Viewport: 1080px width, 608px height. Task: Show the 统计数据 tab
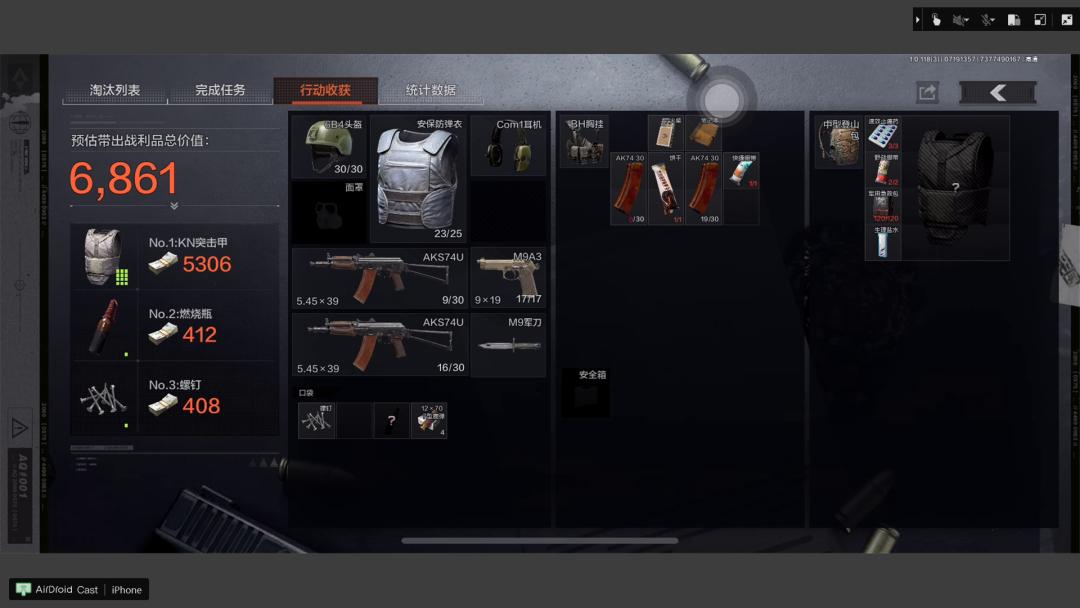431,91
